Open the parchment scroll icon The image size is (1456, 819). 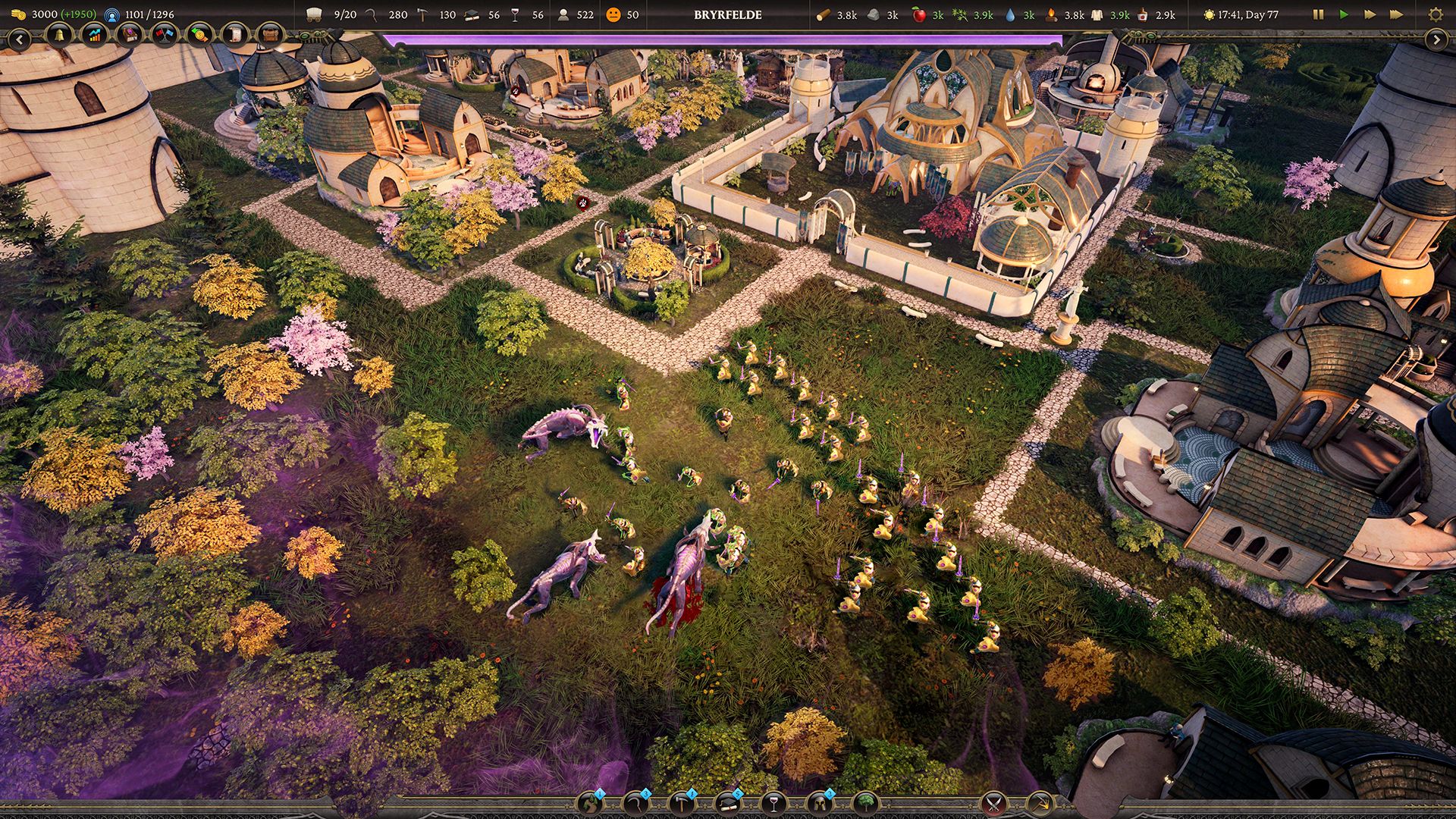[235, 35]
